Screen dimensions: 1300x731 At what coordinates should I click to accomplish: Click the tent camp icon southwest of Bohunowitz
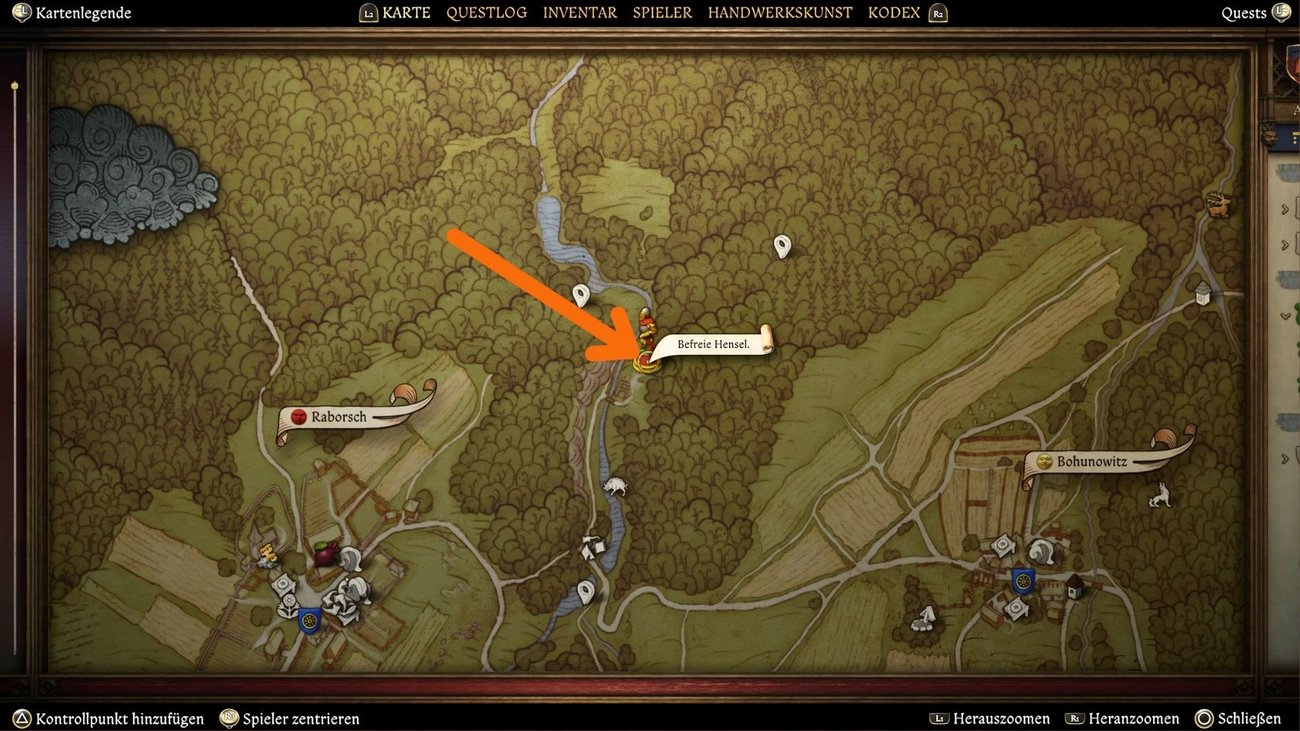click(x=925, y=617)
